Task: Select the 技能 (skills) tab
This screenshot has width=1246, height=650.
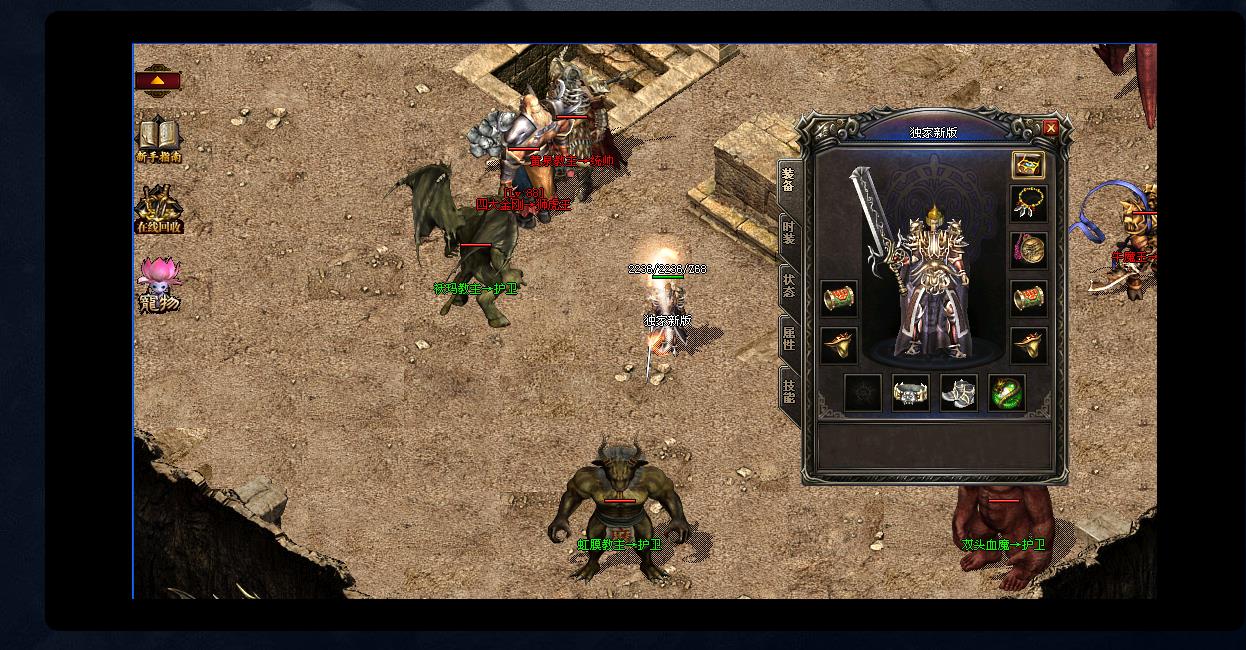Action: tap(789, 392)
